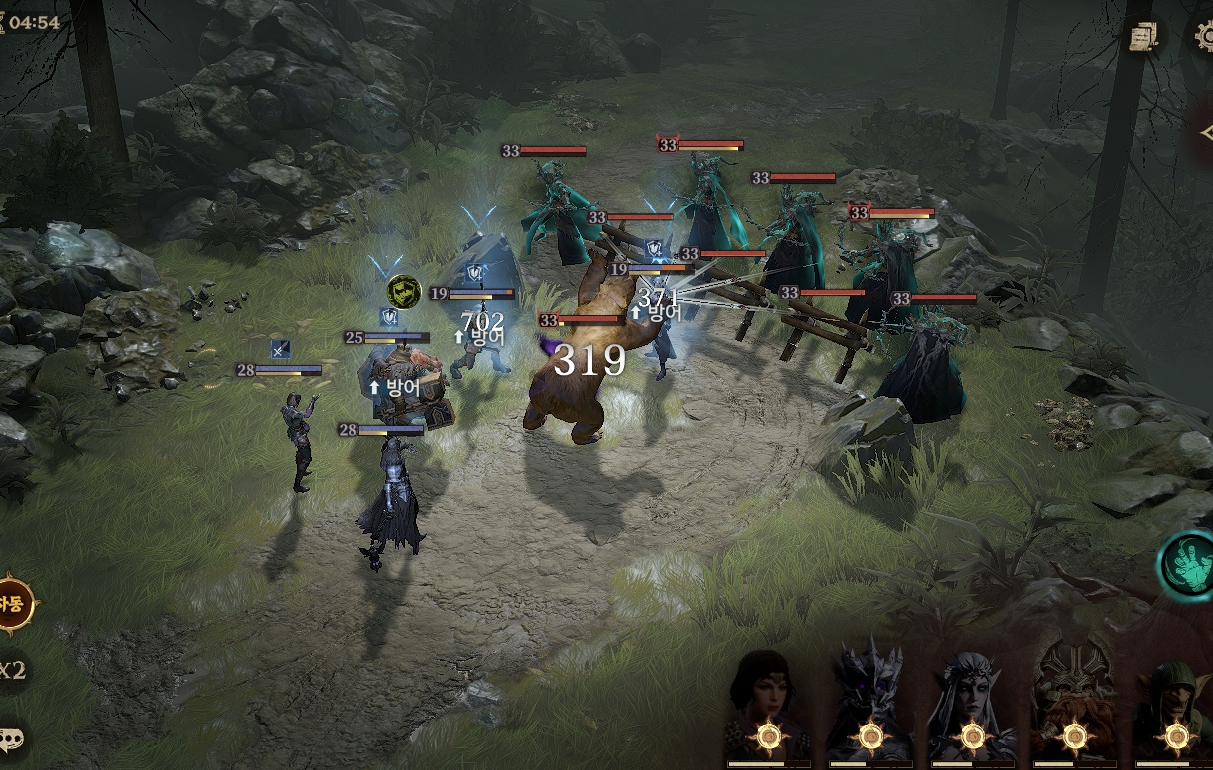Activate the green hand skill
Screen dimensions: 1213x770
pos(1188,563)
